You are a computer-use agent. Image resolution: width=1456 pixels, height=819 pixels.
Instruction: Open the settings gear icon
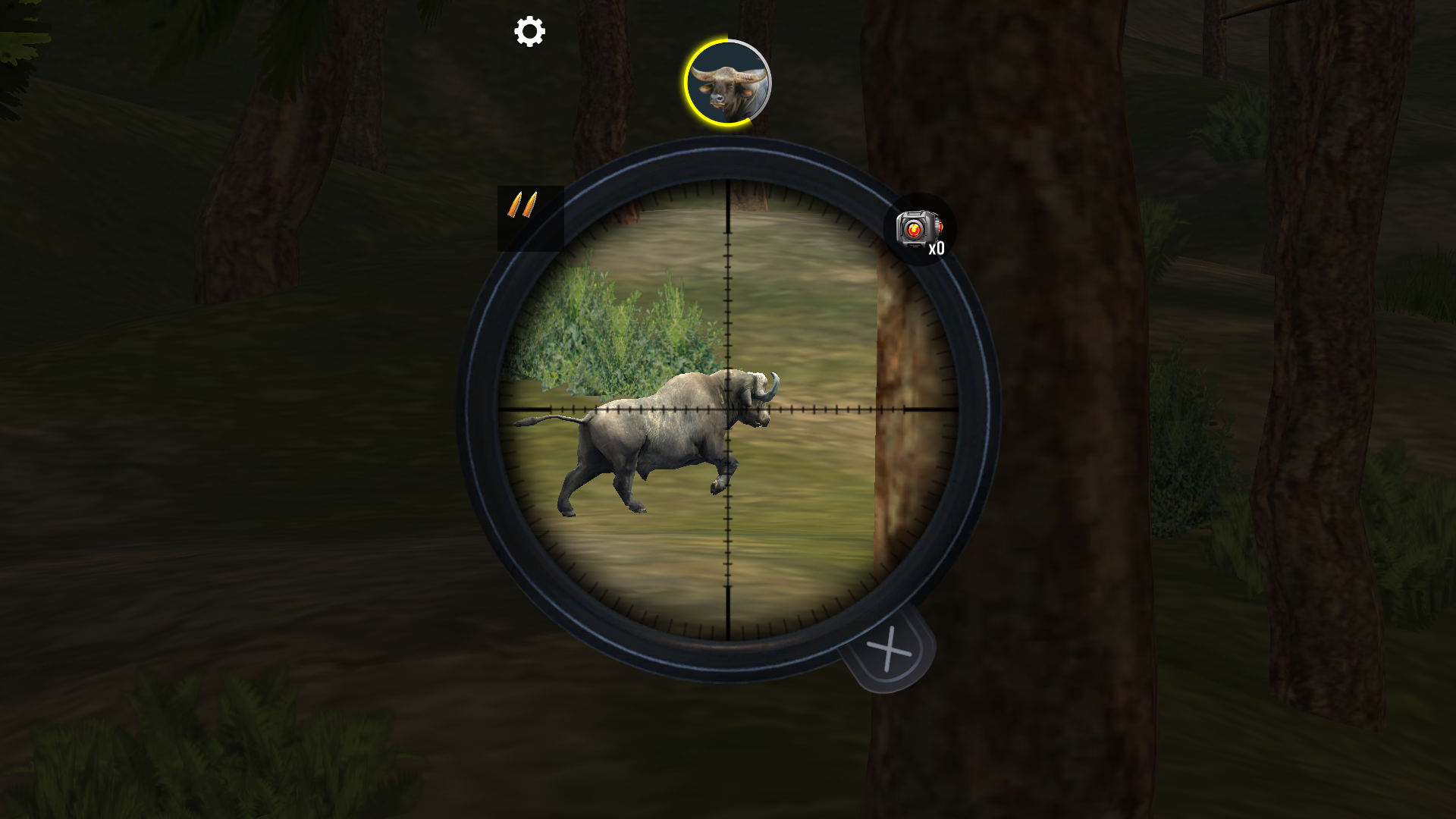(x=528, y=32)
